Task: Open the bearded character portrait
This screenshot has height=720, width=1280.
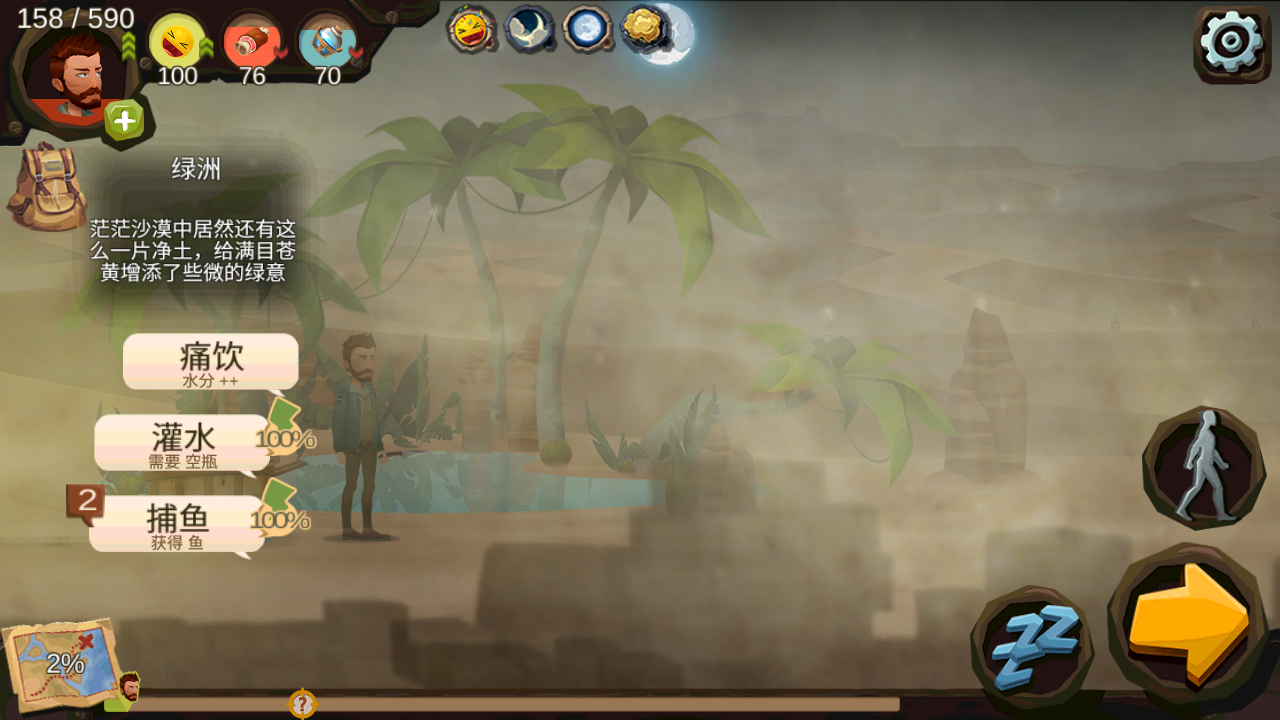Action: [73, 72]
